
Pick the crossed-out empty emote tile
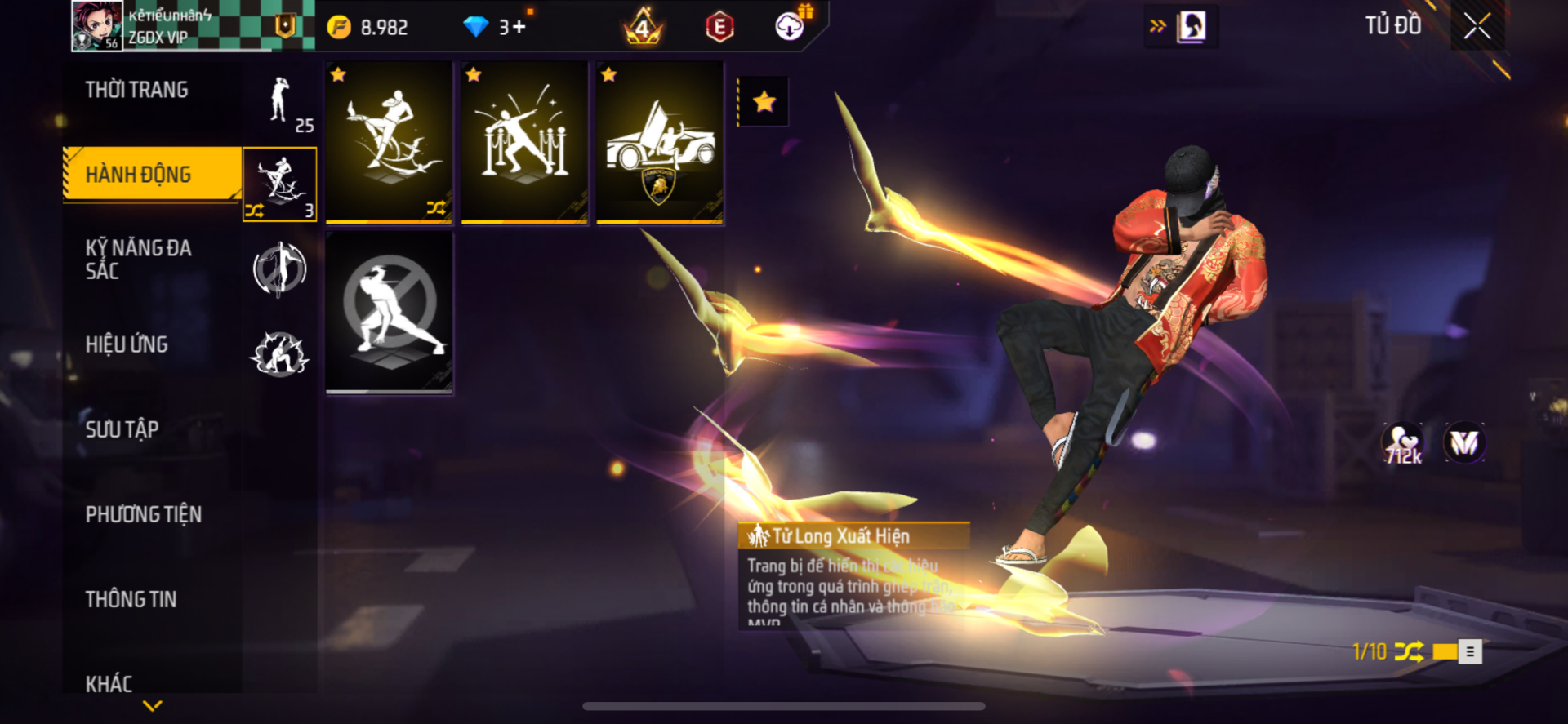(389, 313)
